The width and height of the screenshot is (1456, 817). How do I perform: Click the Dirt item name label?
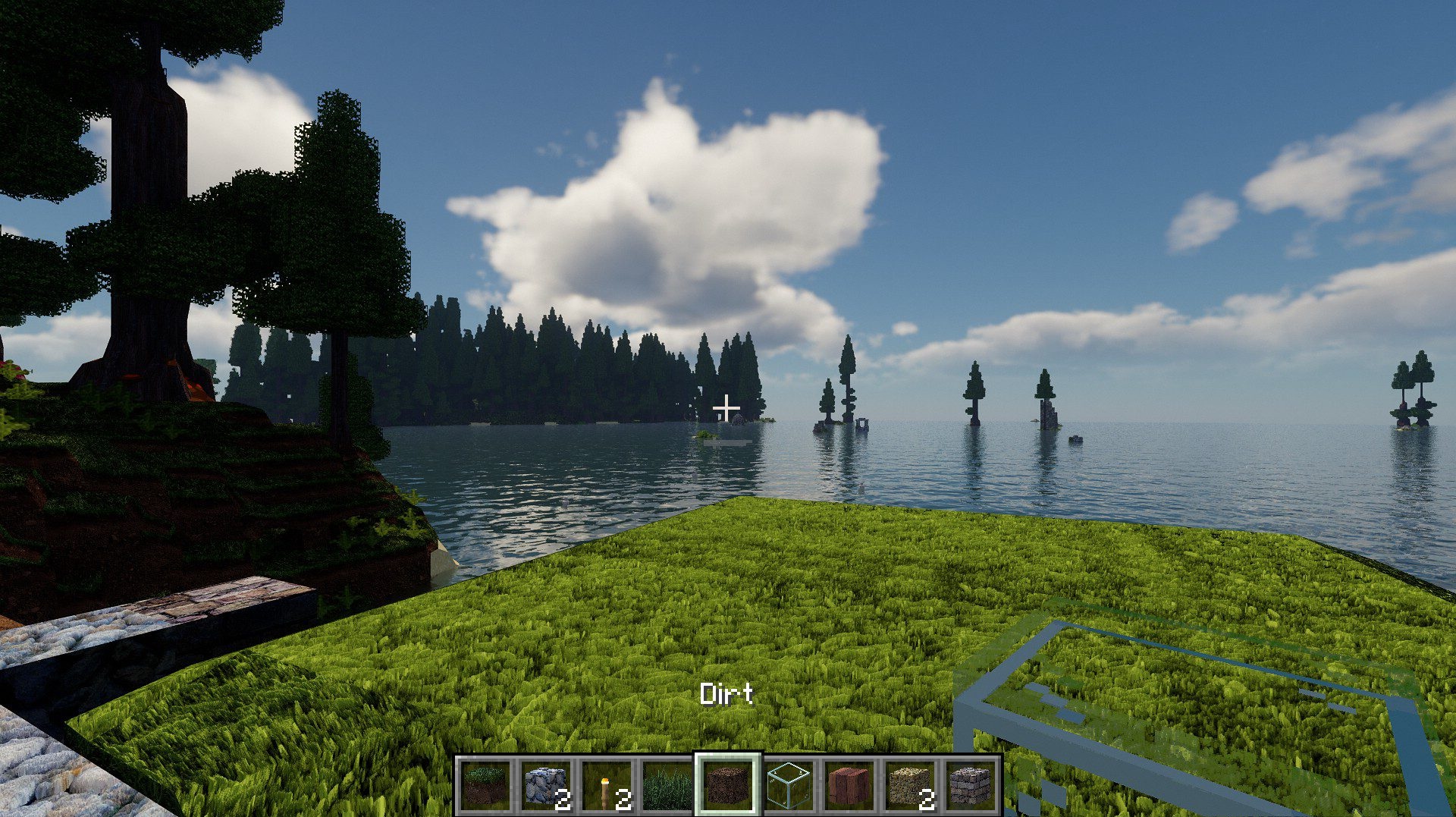[x=726, y=694]
